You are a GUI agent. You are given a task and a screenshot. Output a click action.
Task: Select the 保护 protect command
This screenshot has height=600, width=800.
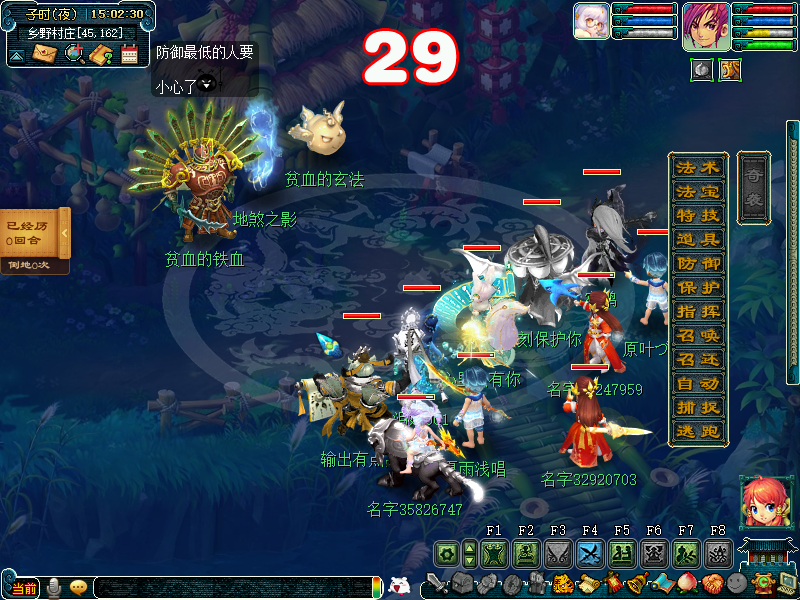pyautogui.click(x=697, y=288)
